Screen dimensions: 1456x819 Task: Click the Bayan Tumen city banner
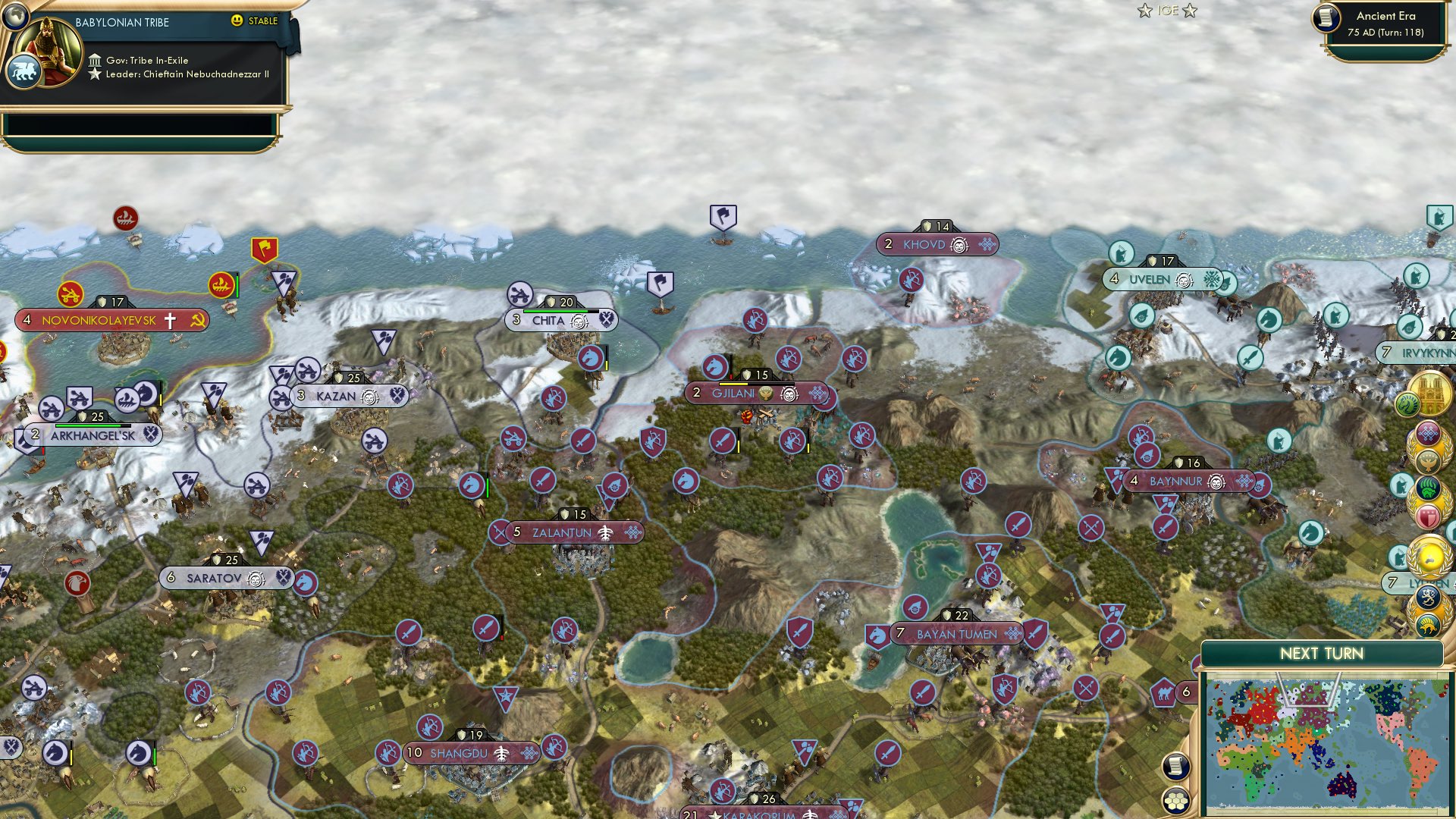tap(955, 633)
